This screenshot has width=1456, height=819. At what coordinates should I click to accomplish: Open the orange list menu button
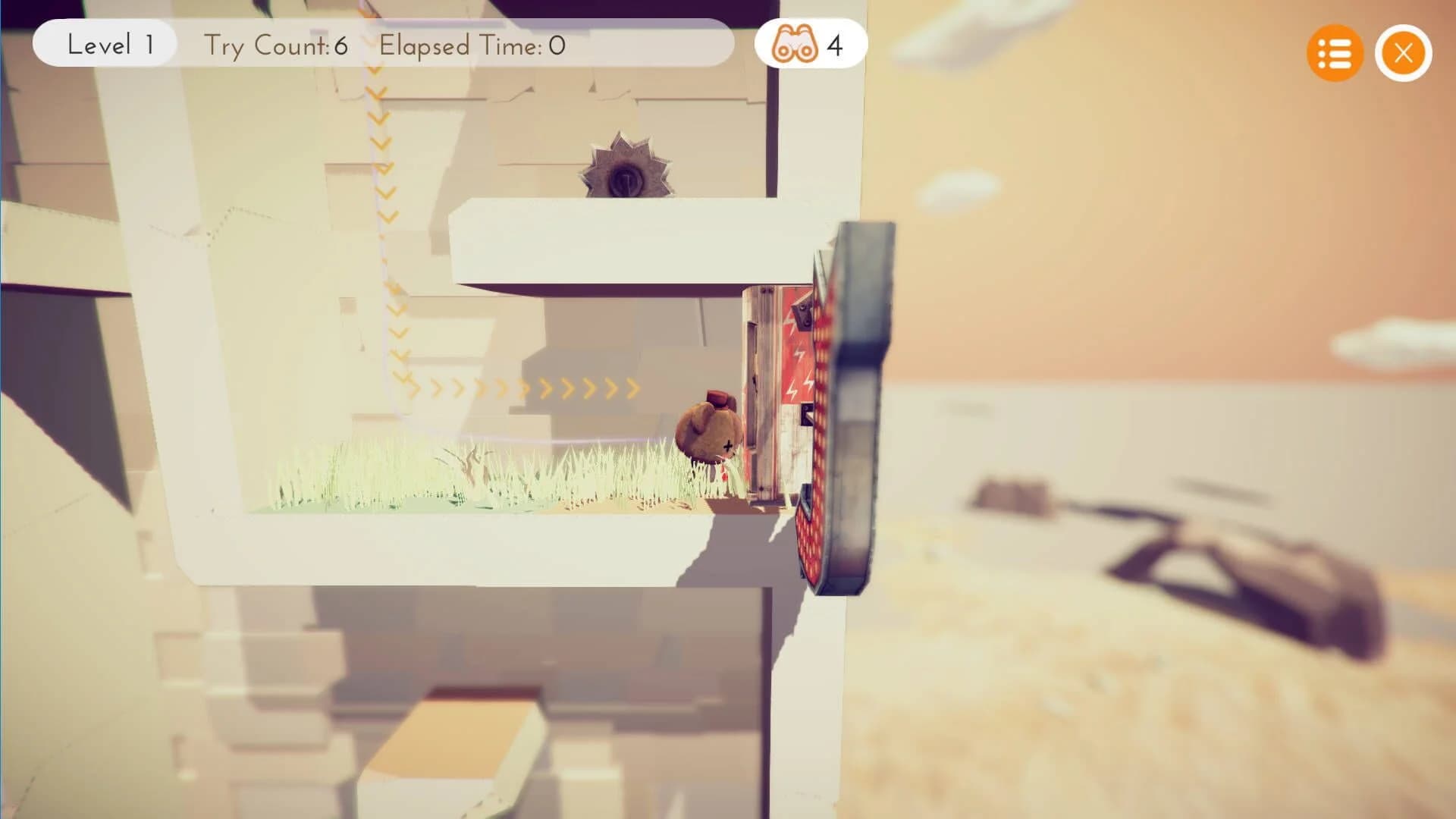[1334, 53]
